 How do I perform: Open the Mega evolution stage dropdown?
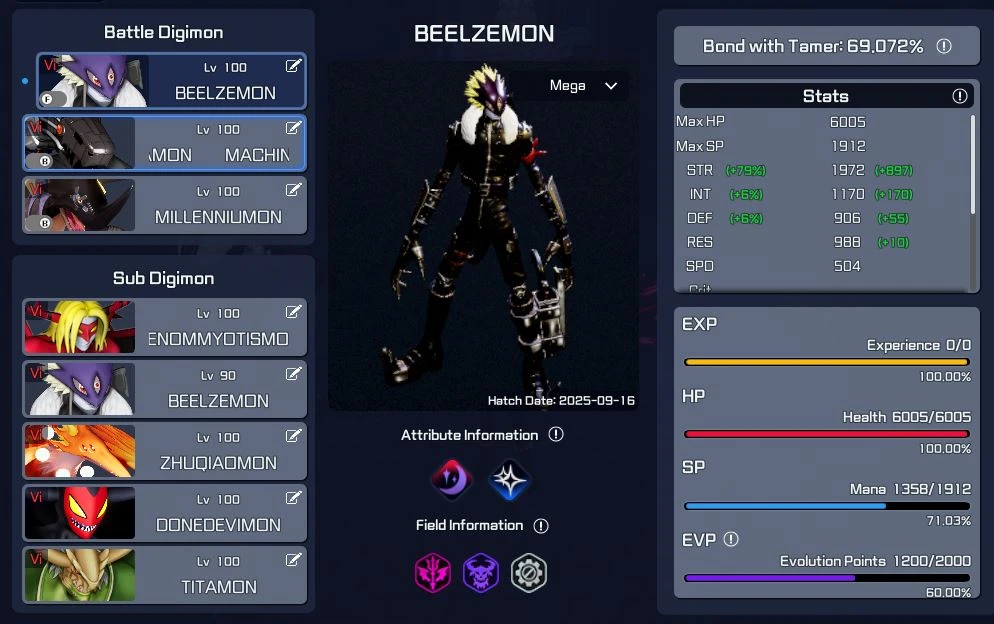click(585, 86)
